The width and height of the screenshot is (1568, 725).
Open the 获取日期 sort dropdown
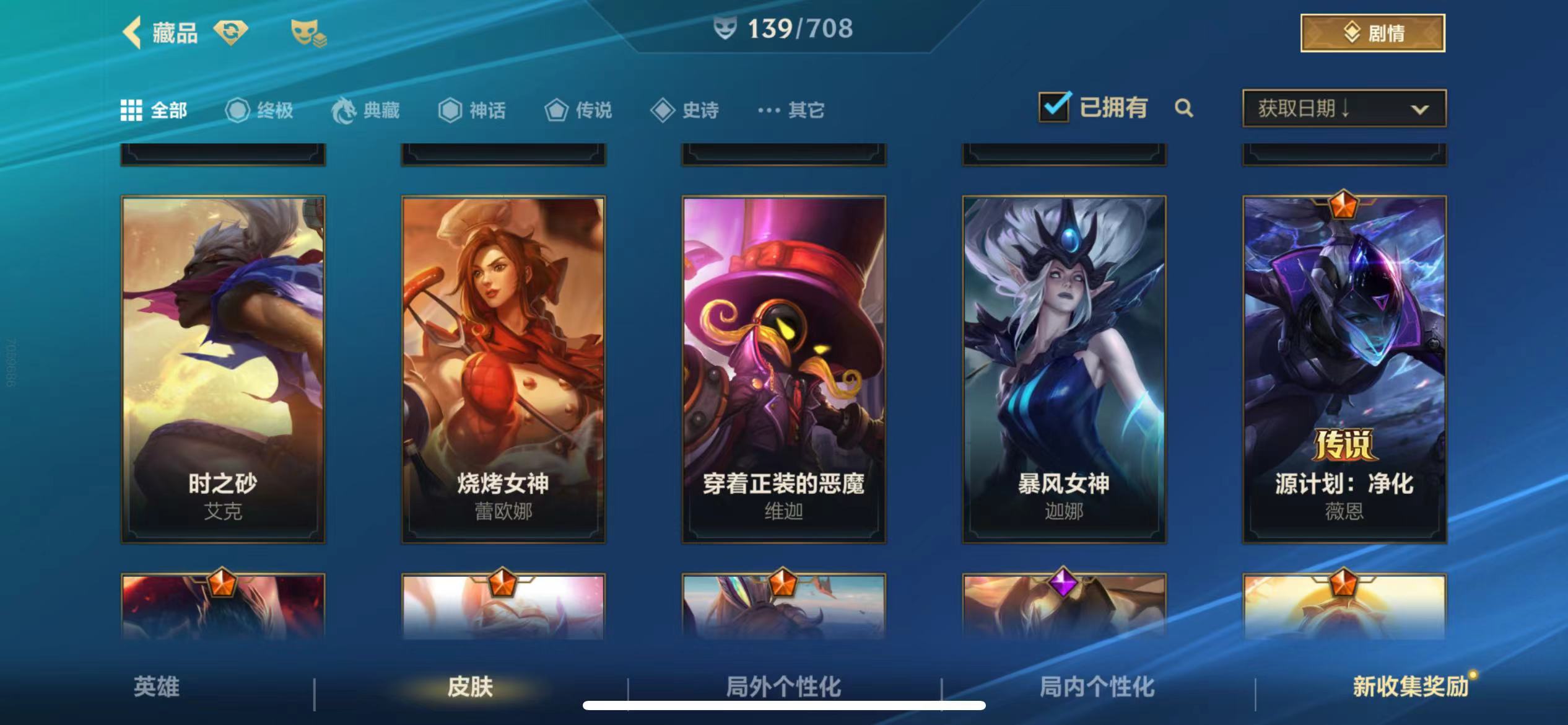click(x=1344, y=108)
